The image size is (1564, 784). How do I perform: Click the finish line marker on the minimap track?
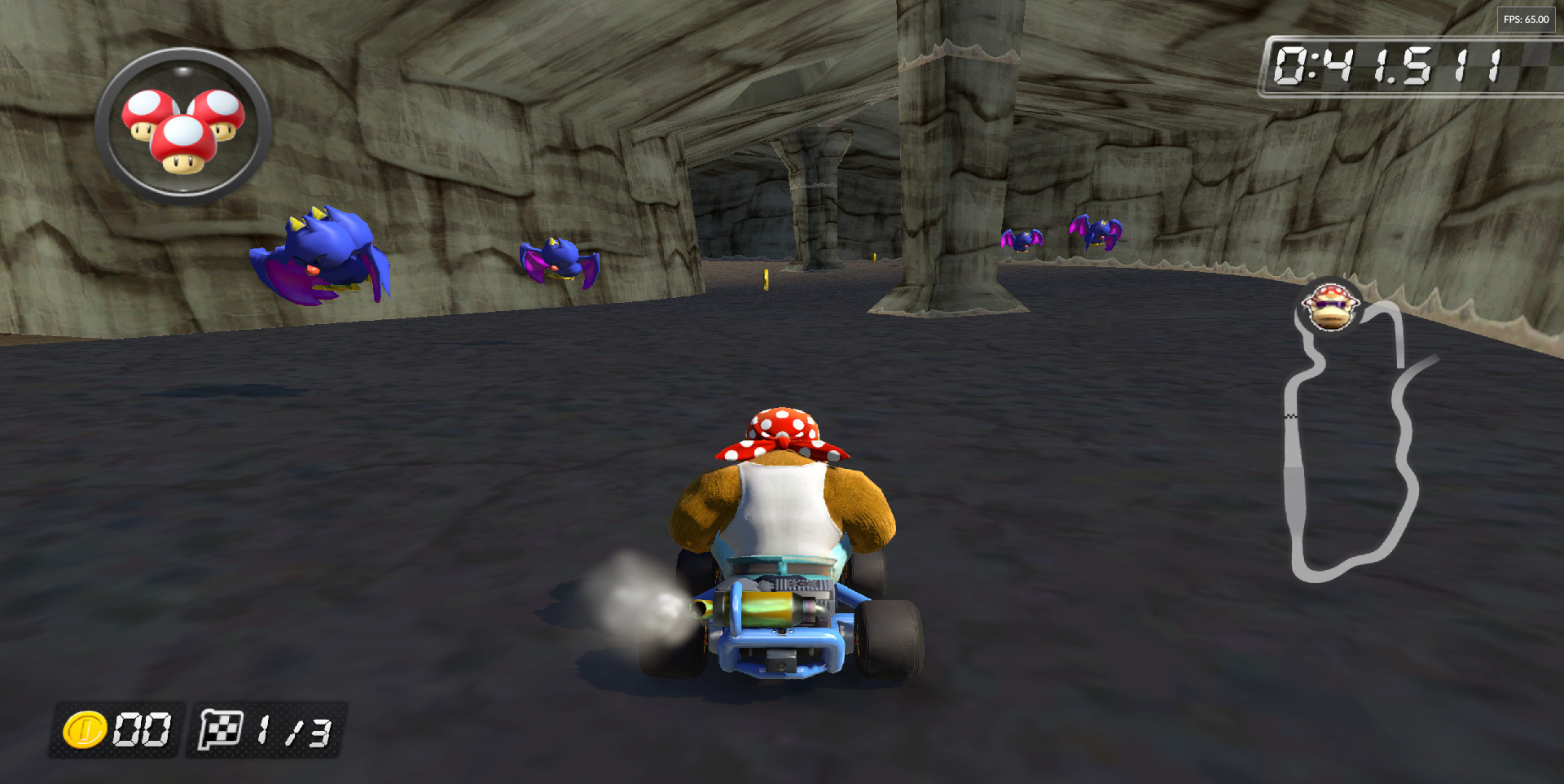(x=1290, y=416)
